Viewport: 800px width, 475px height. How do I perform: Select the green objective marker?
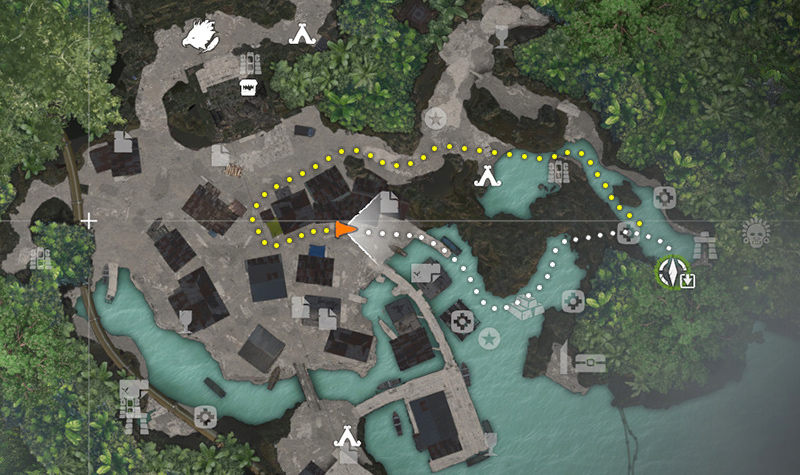click(668, 271)
